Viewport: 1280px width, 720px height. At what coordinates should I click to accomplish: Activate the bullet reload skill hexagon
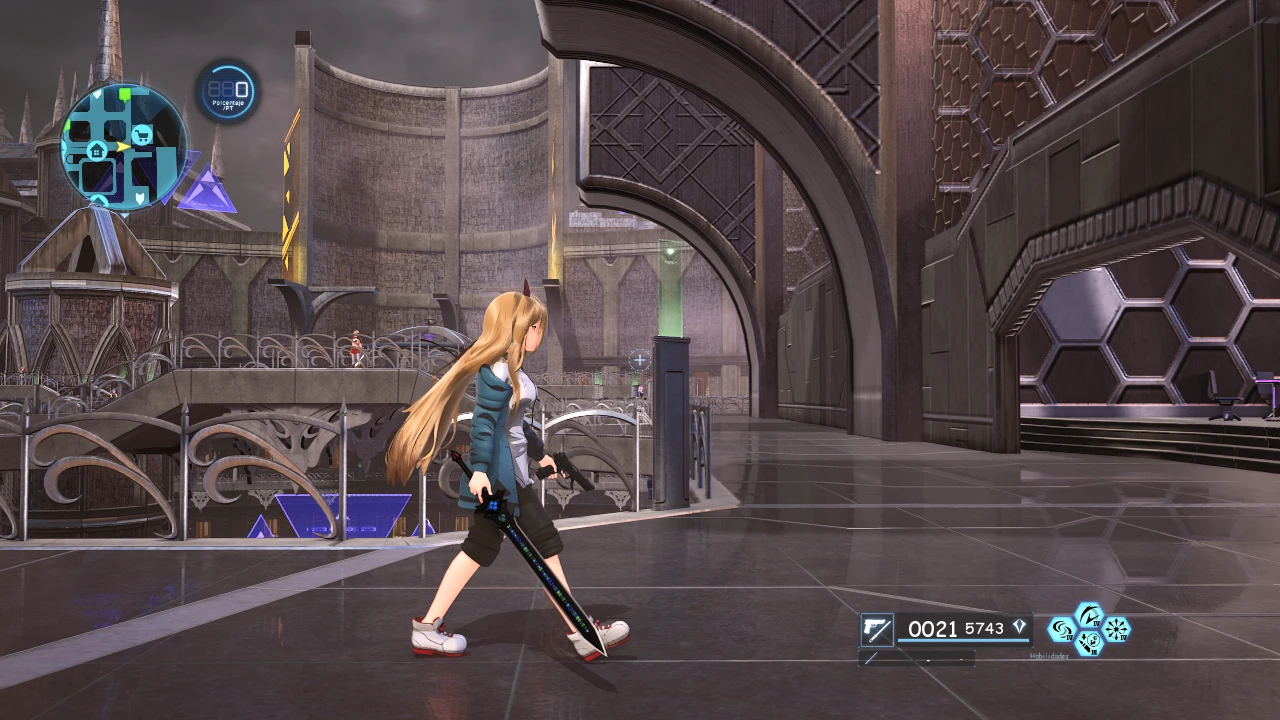click(1088, 643)
